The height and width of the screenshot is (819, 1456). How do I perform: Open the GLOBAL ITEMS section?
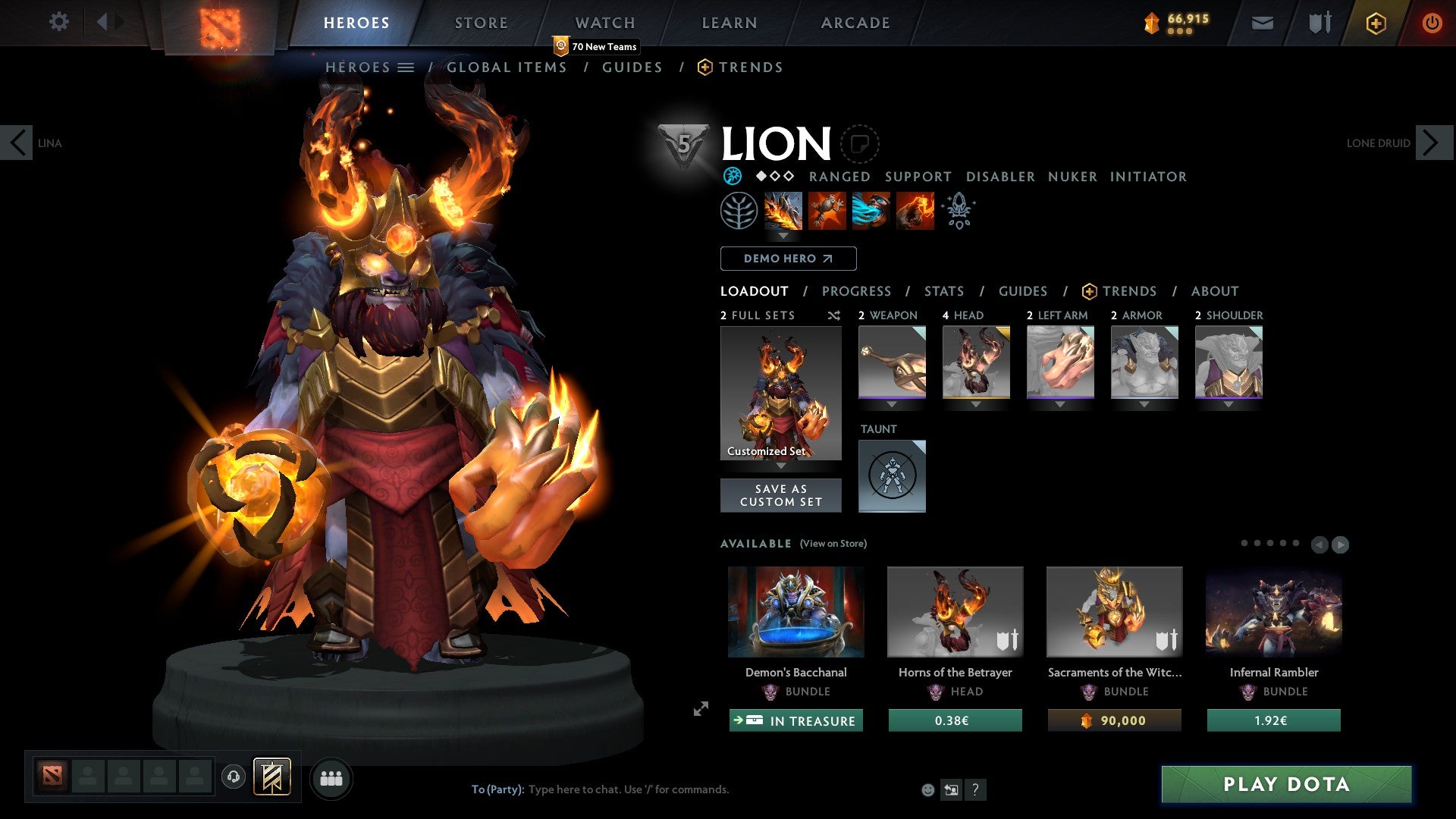507,67
